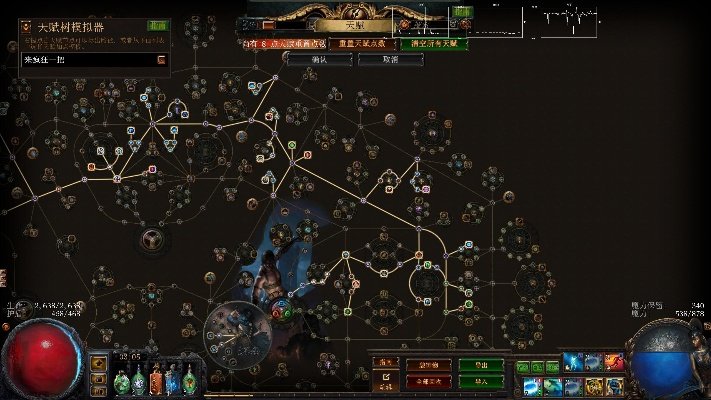Viewport: 711px width, 400px height.
Task: Click the 重置天赋点数 reset points button
Action: [x=359, y=44]
